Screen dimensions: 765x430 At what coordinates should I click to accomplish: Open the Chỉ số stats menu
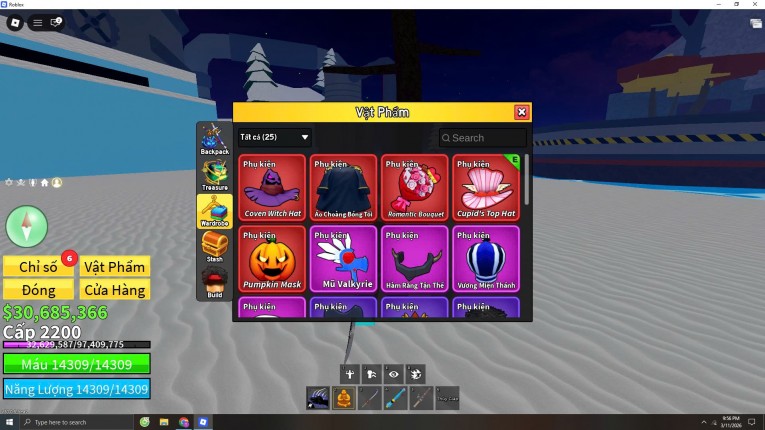pos(39,266)
